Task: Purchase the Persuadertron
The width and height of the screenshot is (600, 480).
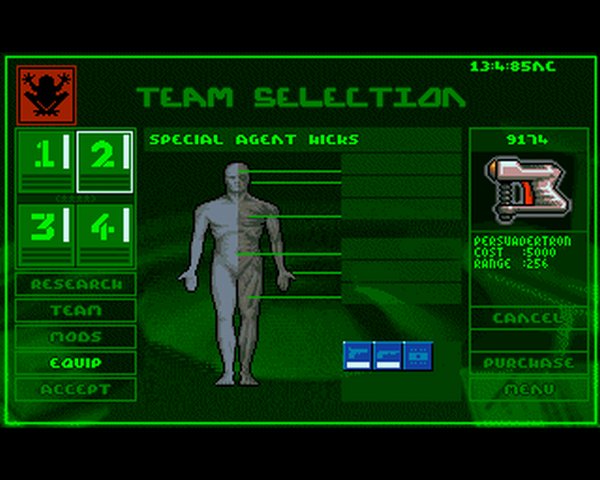Action: pyautogui.click(x=529, y=362)
